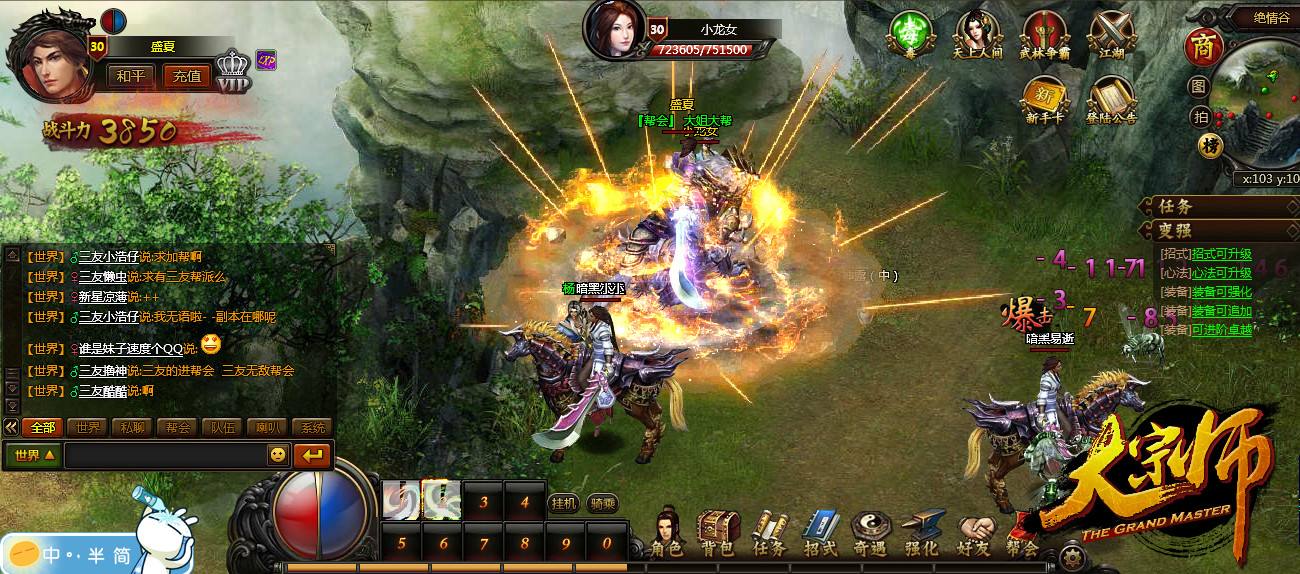Send chat with the orange enter button
Screen dimensions: 1300x574
(314, 455)
